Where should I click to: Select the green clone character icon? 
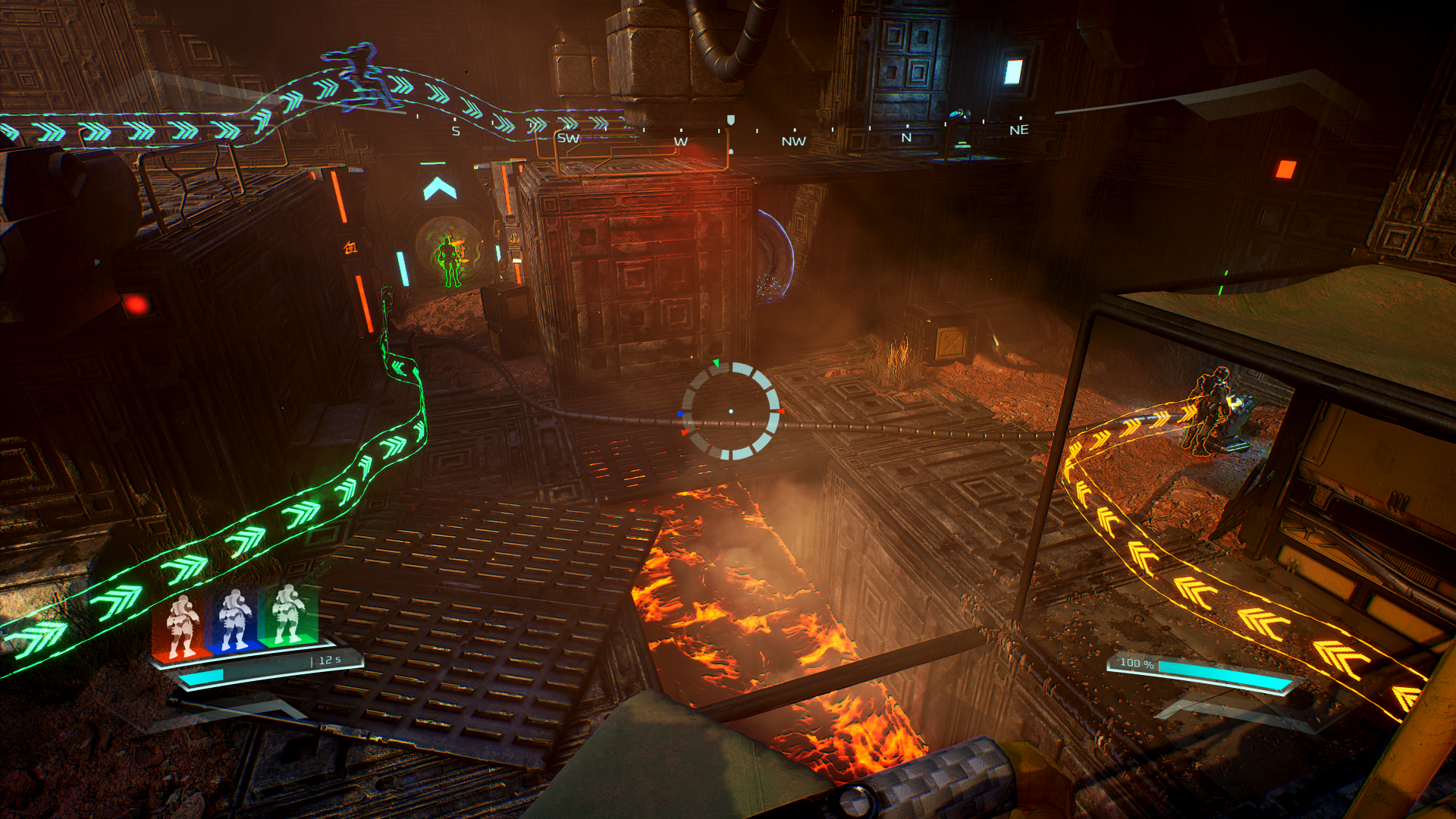click(287, 614)
